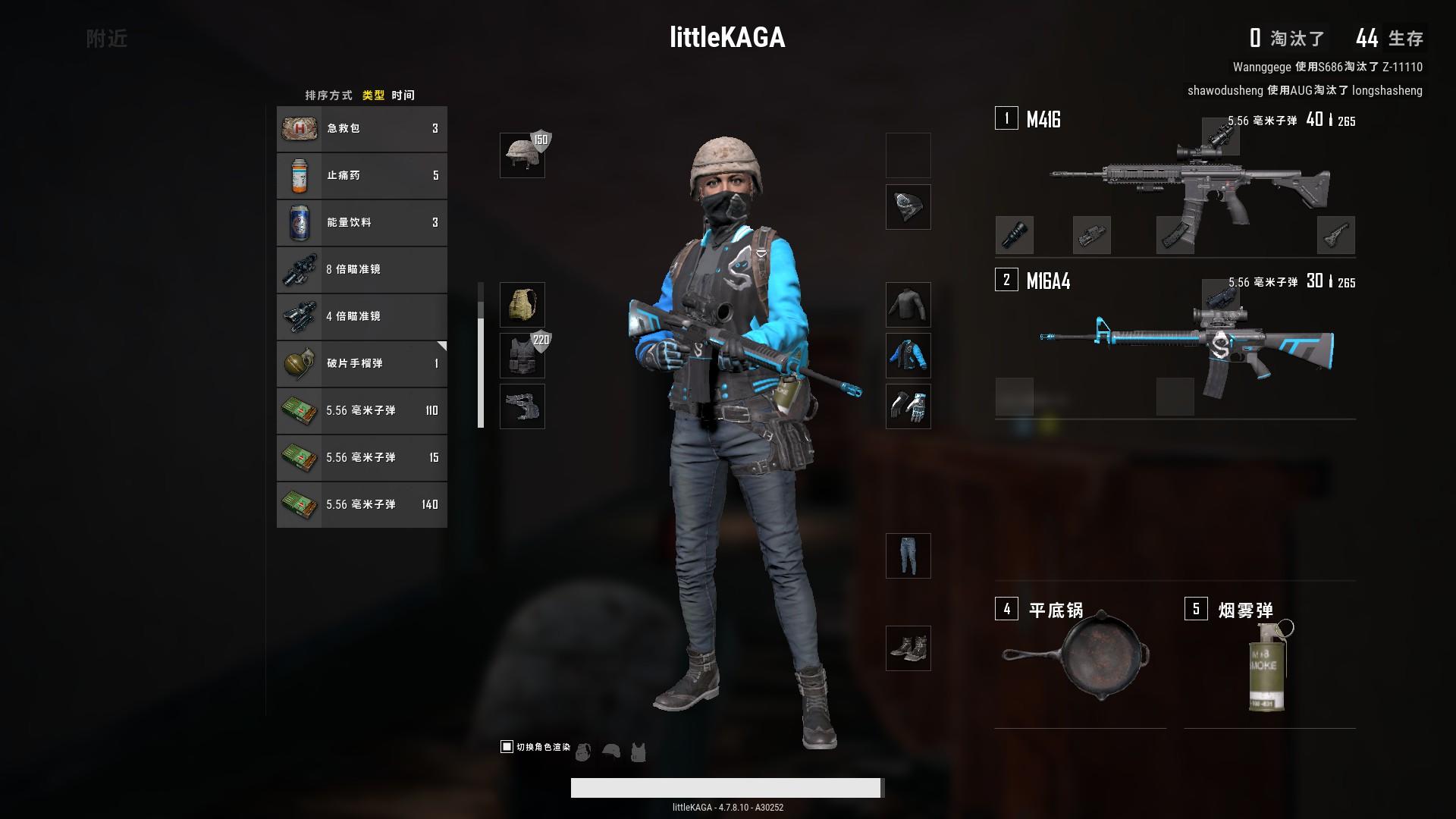Screen dimensions: 1456x819
Task: Choose the energy drink item
Action: 362,223
